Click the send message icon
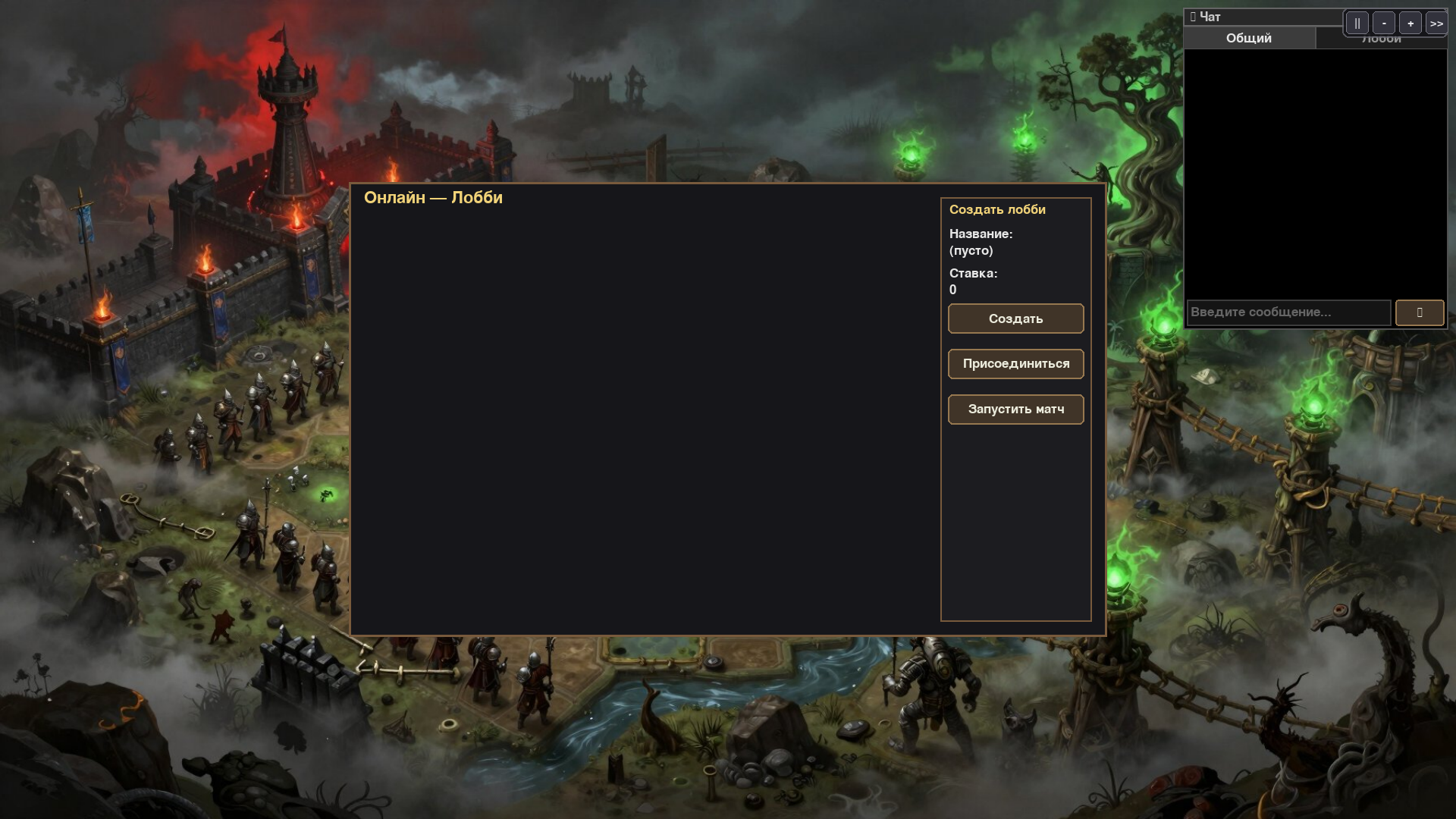 (x=1419, y=312)
